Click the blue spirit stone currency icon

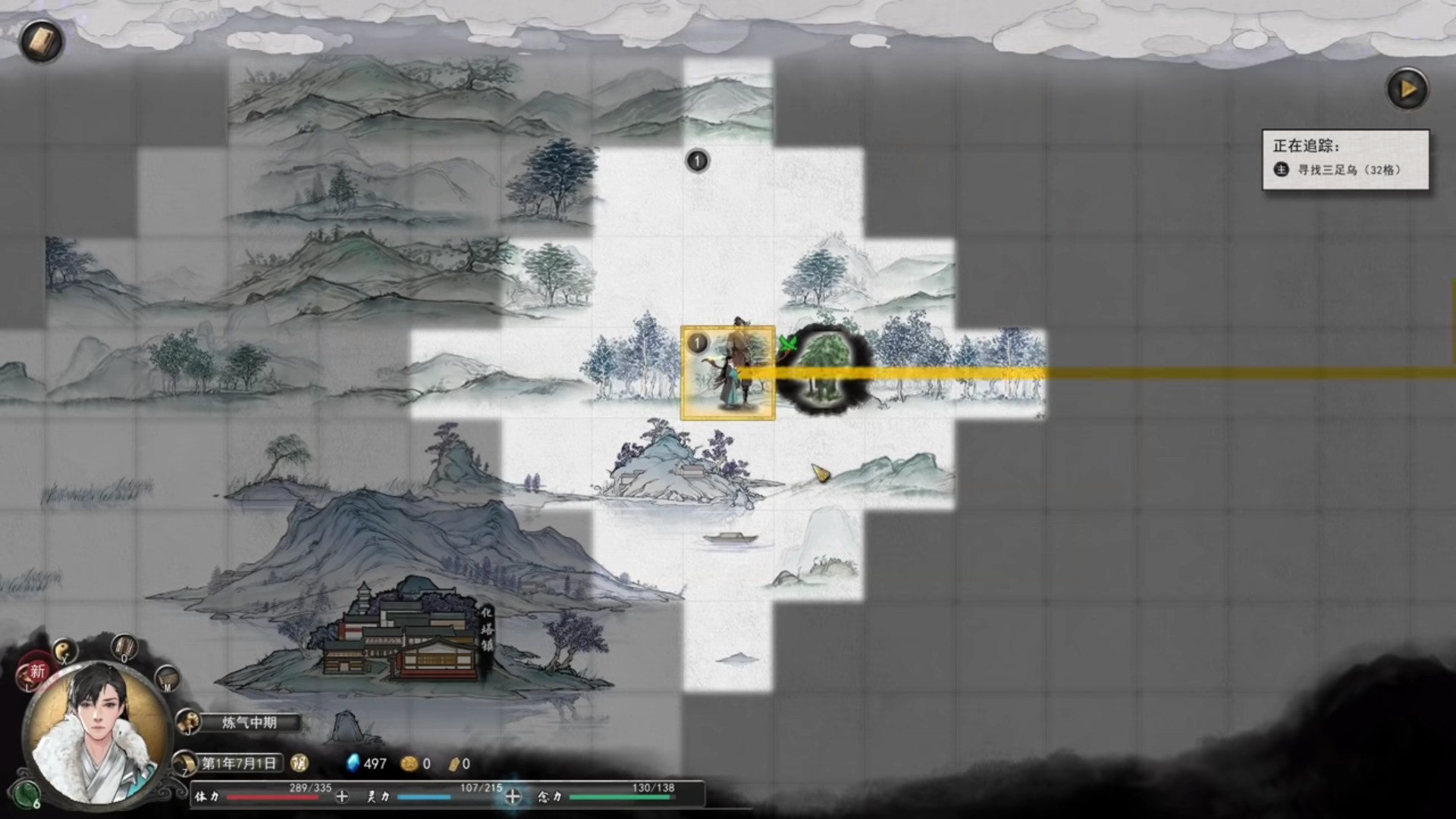353,764
